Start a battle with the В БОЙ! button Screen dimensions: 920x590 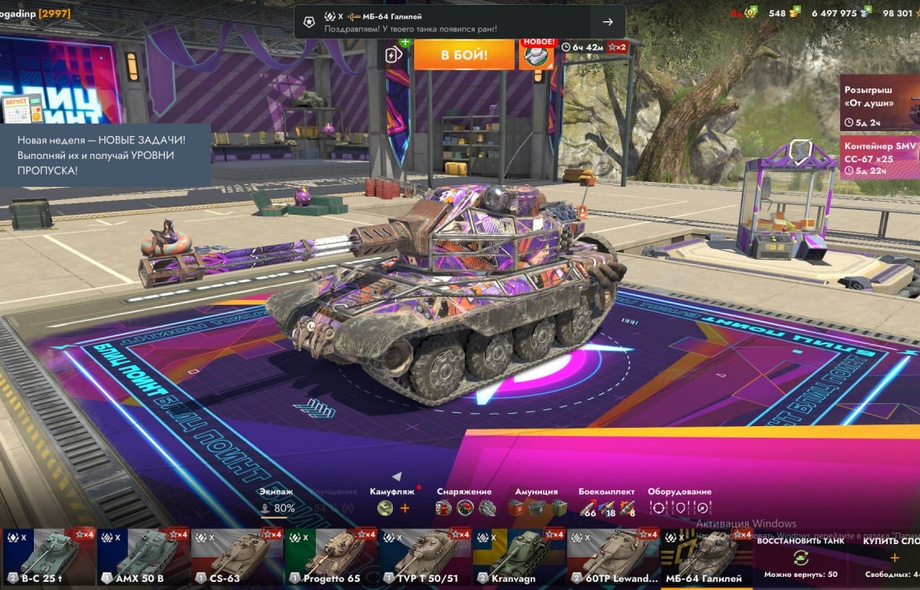tap(463, 54)
